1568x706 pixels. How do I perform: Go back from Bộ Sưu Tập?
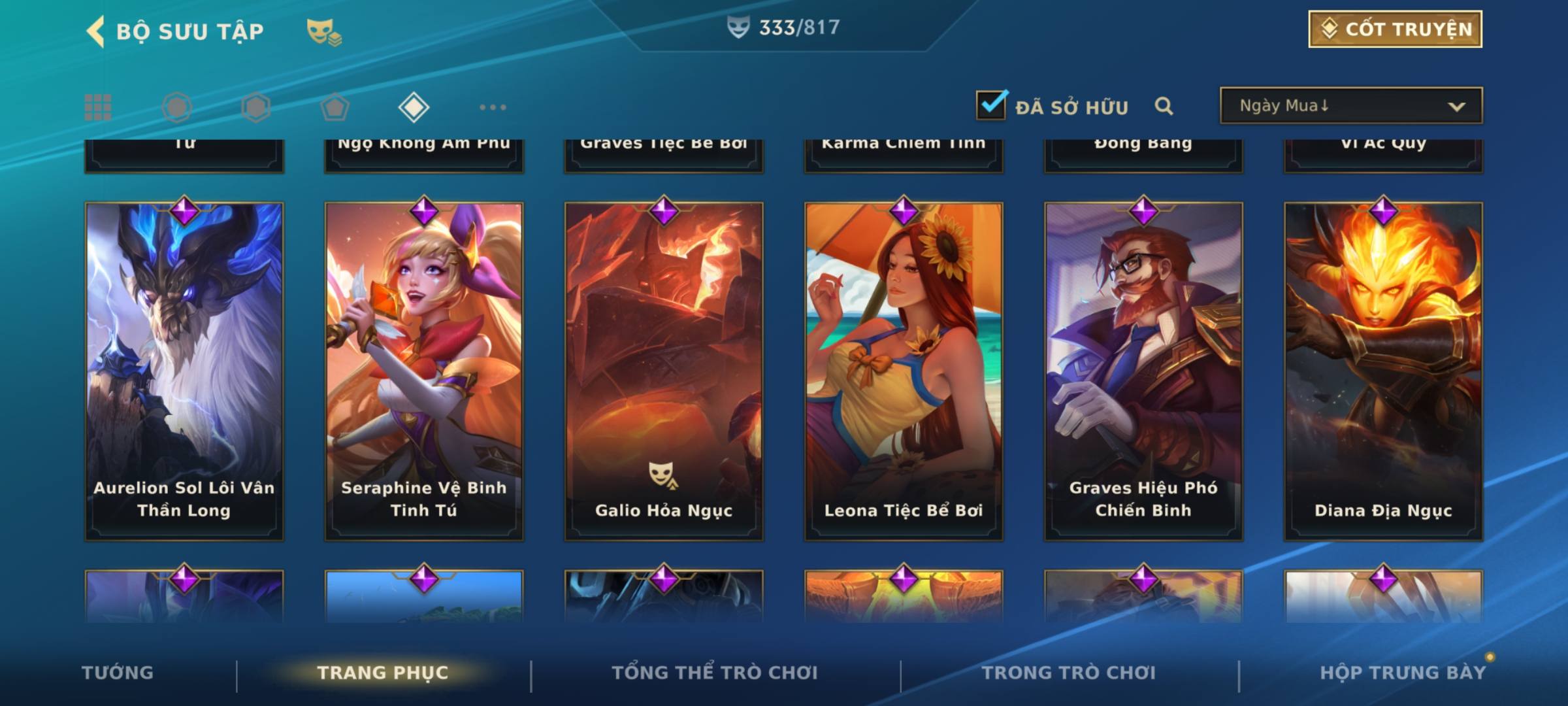96,31
